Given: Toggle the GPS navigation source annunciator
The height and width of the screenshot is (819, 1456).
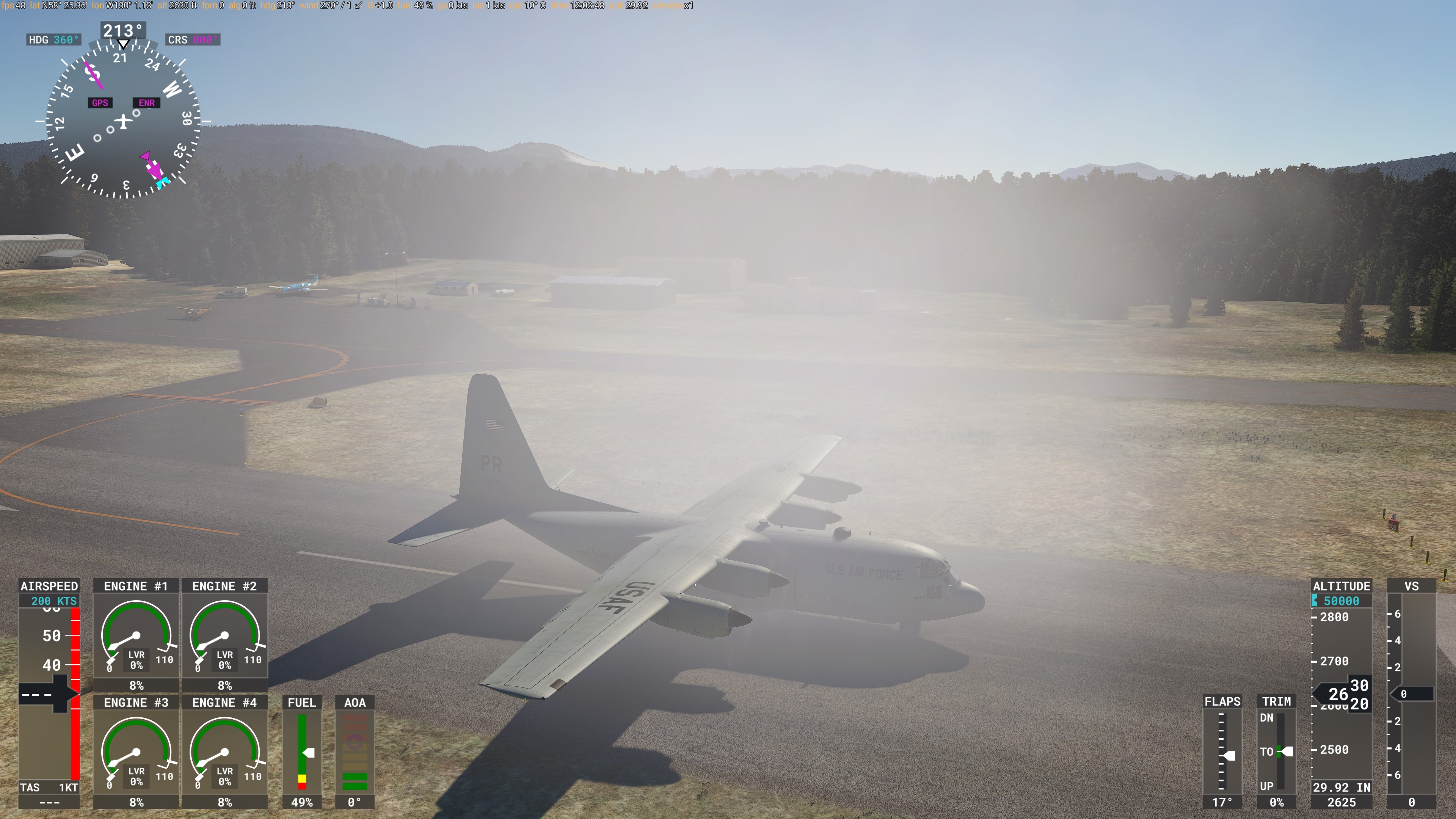Looking at the screenshot, I should (x=99, y=103).
